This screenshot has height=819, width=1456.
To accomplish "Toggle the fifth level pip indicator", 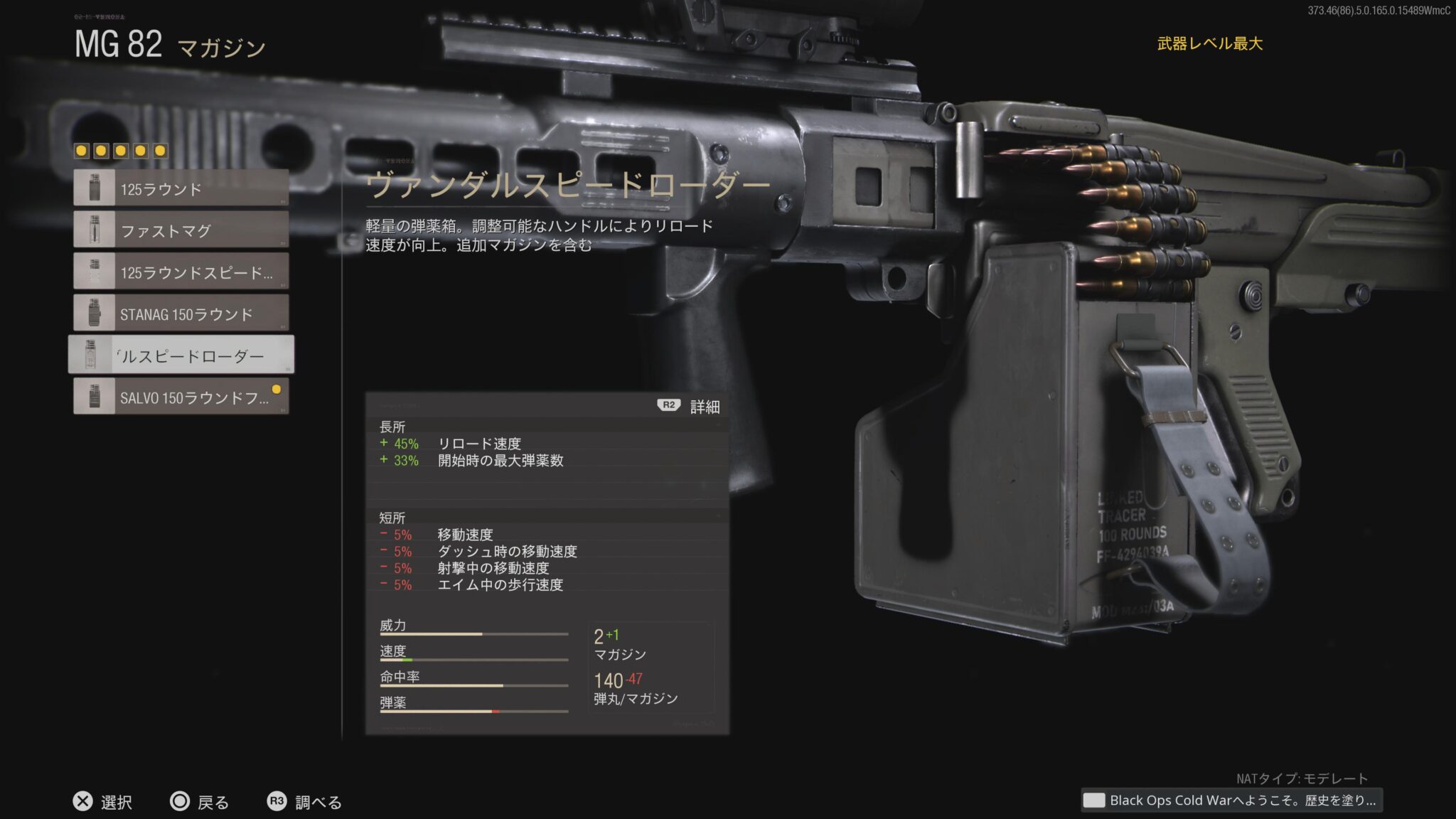I will pos(161,151).
